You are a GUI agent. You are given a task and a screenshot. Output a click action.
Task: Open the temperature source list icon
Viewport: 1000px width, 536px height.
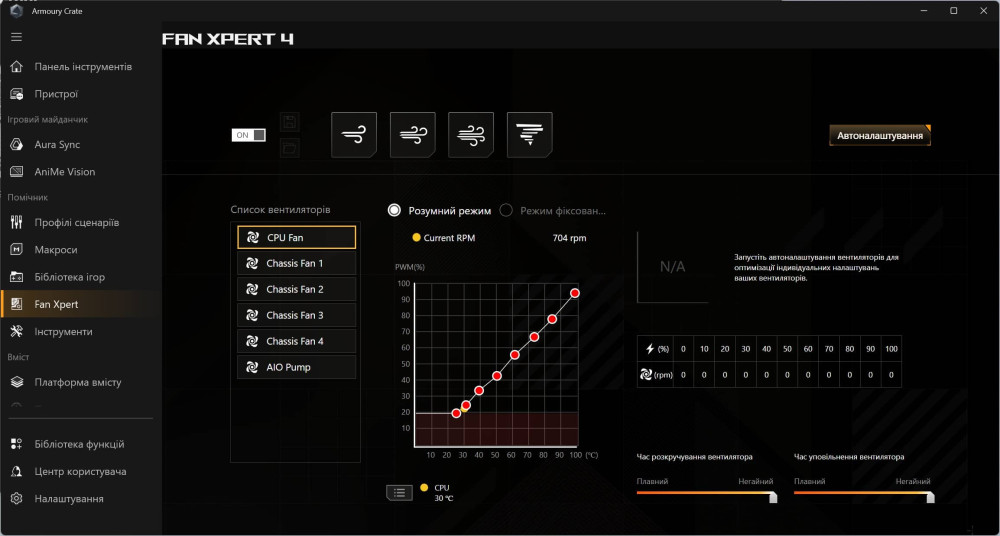pyautogui.click(x=399, y=492)
